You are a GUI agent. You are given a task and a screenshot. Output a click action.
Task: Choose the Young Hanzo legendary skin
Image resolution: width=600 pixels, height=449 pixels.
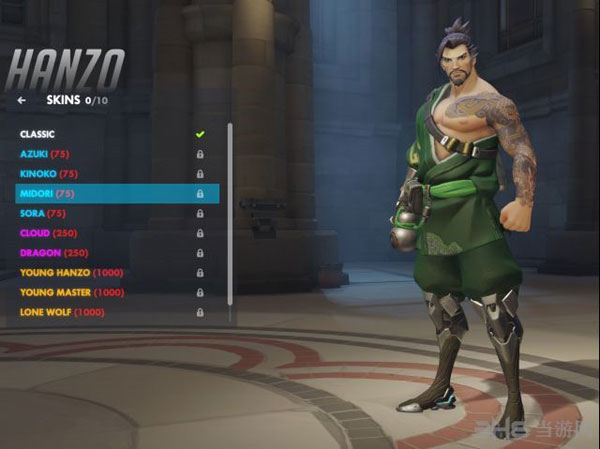(69, 272)
